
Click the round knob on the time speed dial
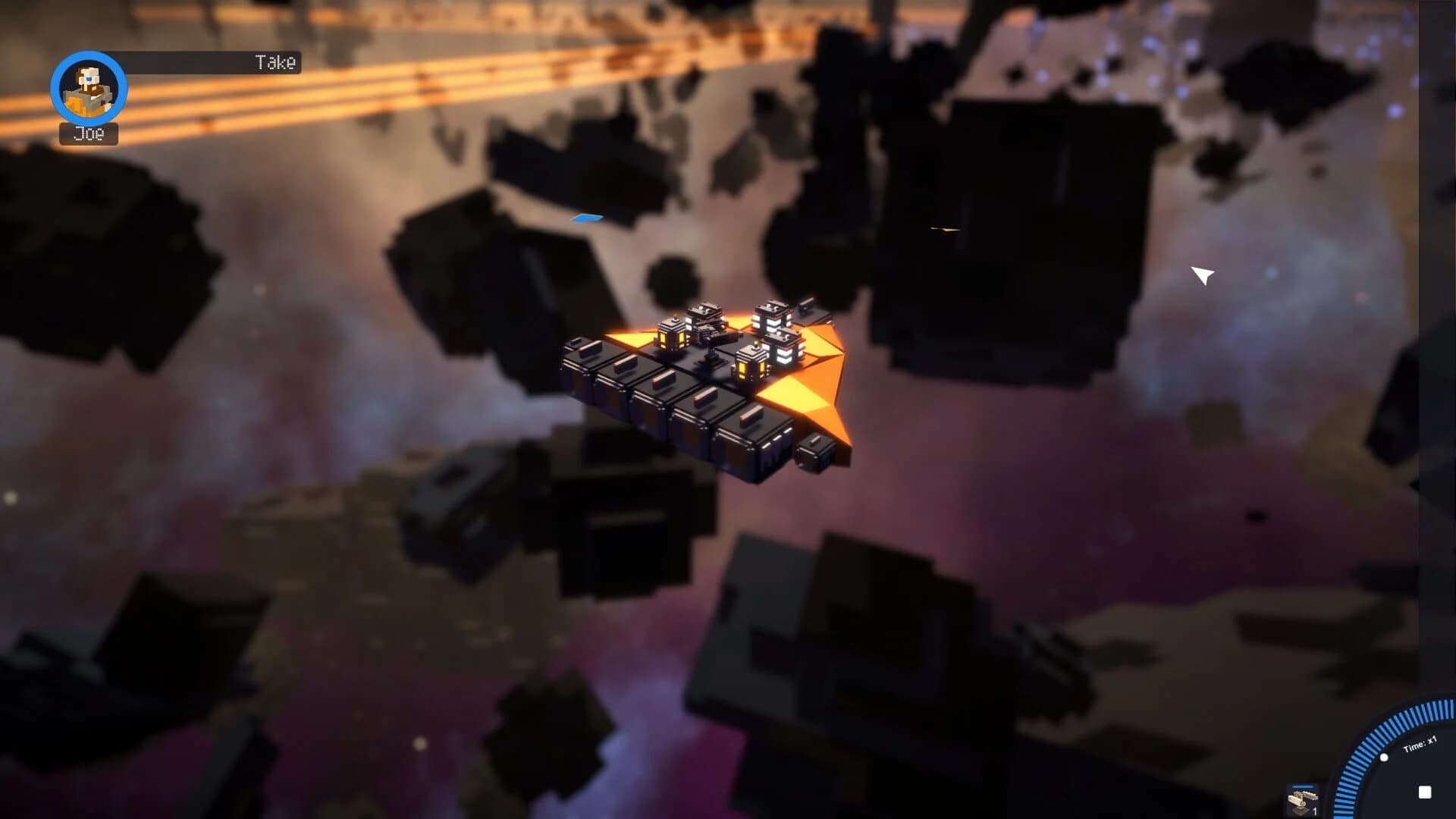coord(1384,758)
